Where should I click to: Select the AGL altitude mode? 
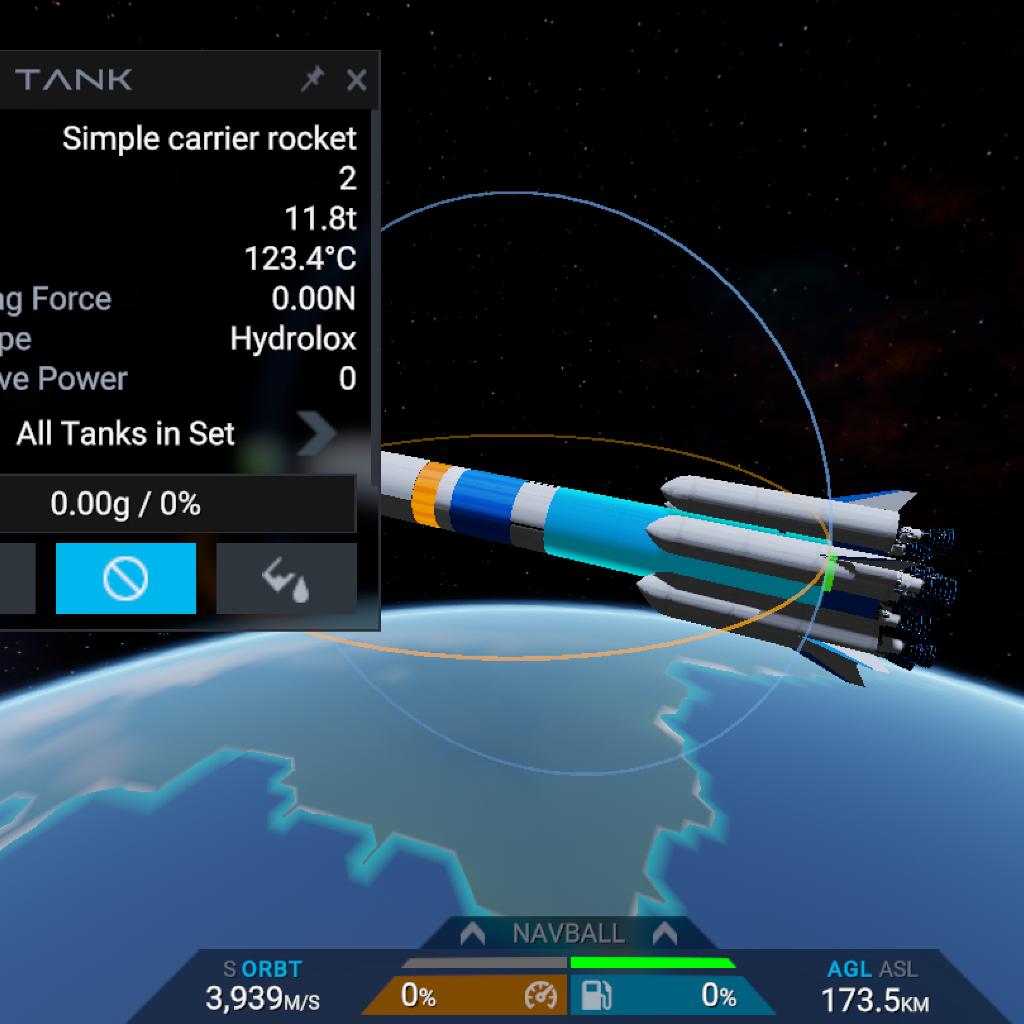tap(848, 969)
